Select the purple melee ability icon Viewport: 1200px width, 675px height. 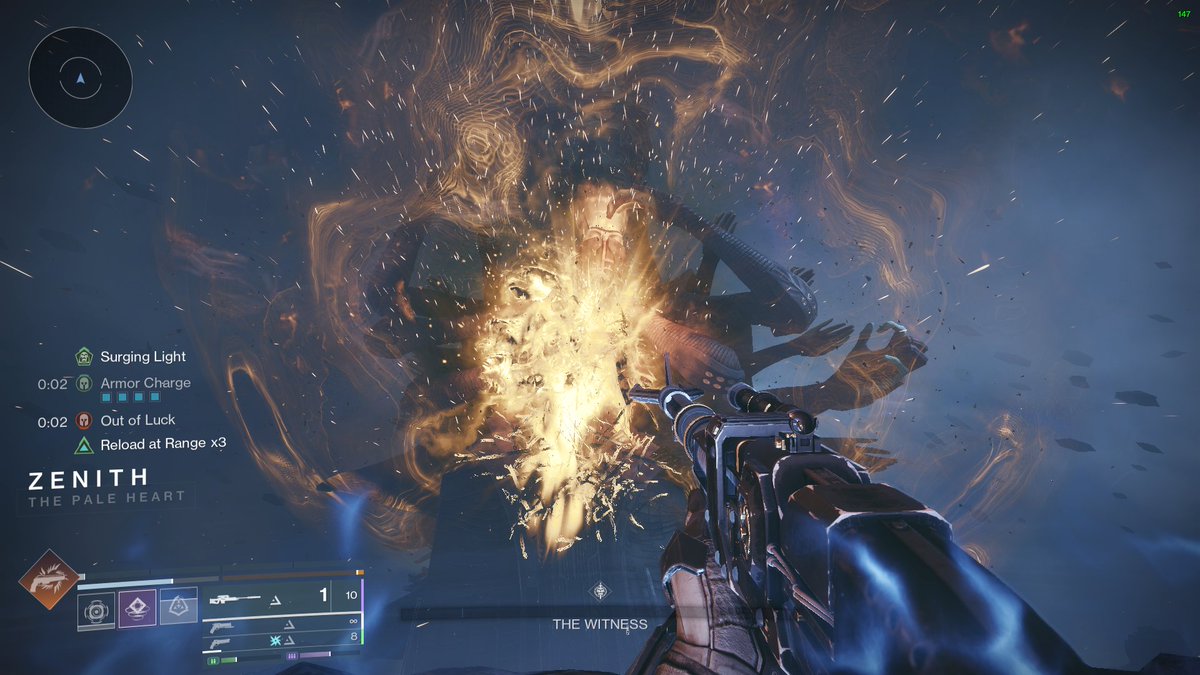coord(137,608)
